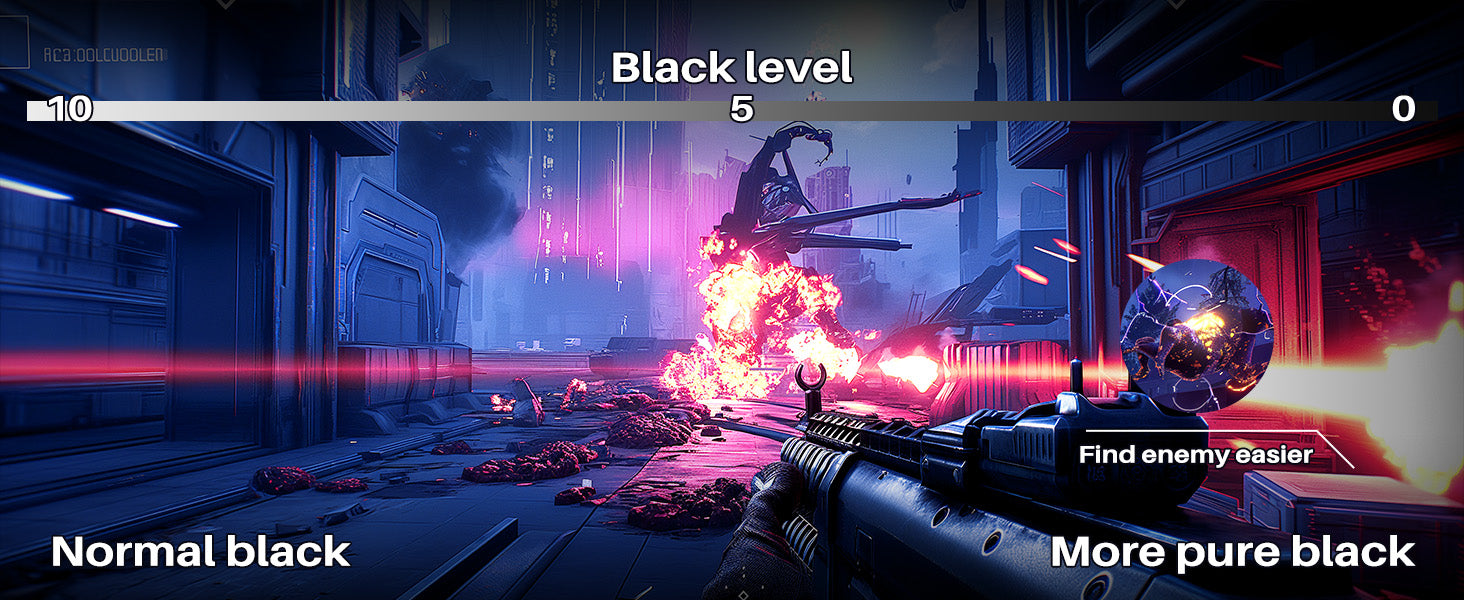Choose 10 on the Black level bar
This screenshot has width=1464, height=600.
pos(69,110)
